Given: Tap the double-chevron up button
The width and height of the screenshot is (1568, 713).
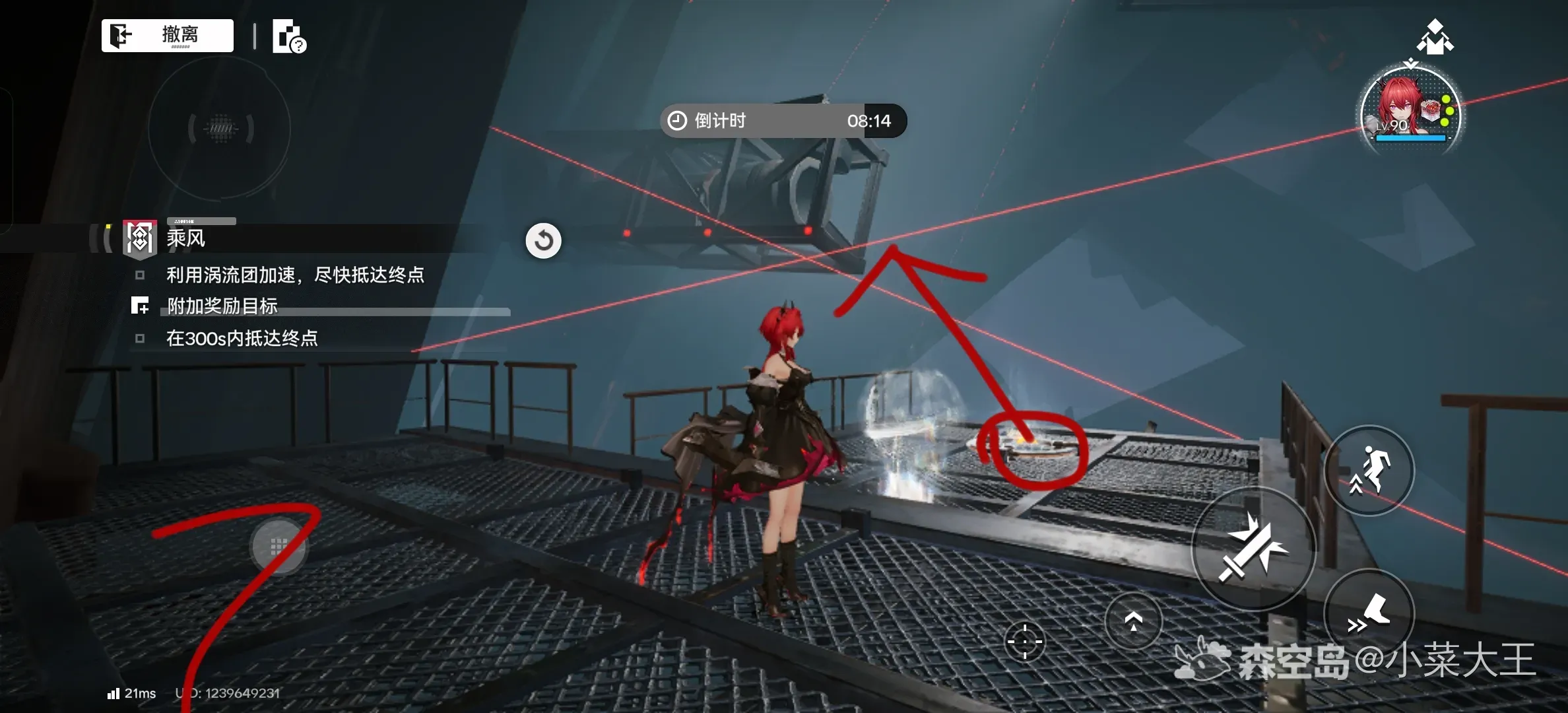Looking at the screenshot, I should [x=1133, y=621].
